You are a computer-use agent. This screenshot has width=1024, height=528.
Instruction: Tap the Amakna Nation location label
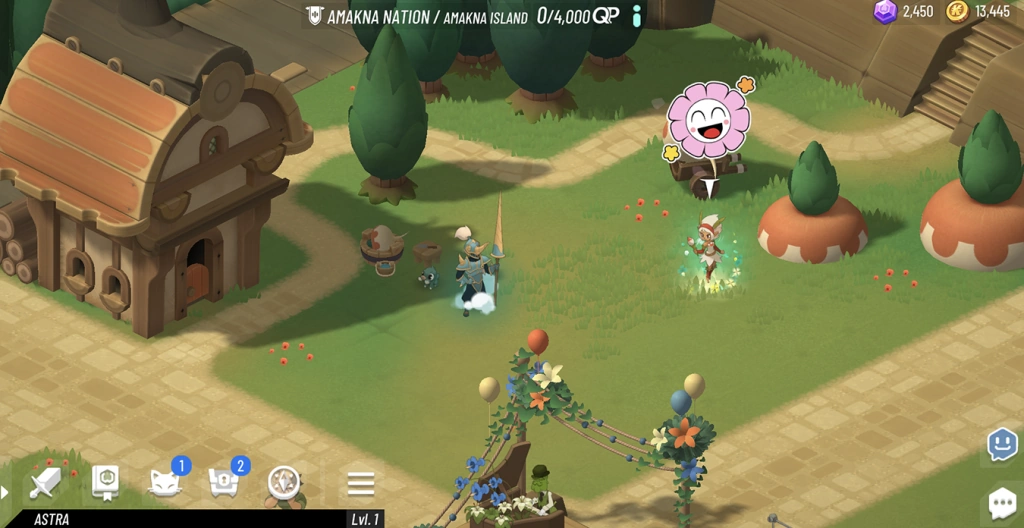(418, 16)
